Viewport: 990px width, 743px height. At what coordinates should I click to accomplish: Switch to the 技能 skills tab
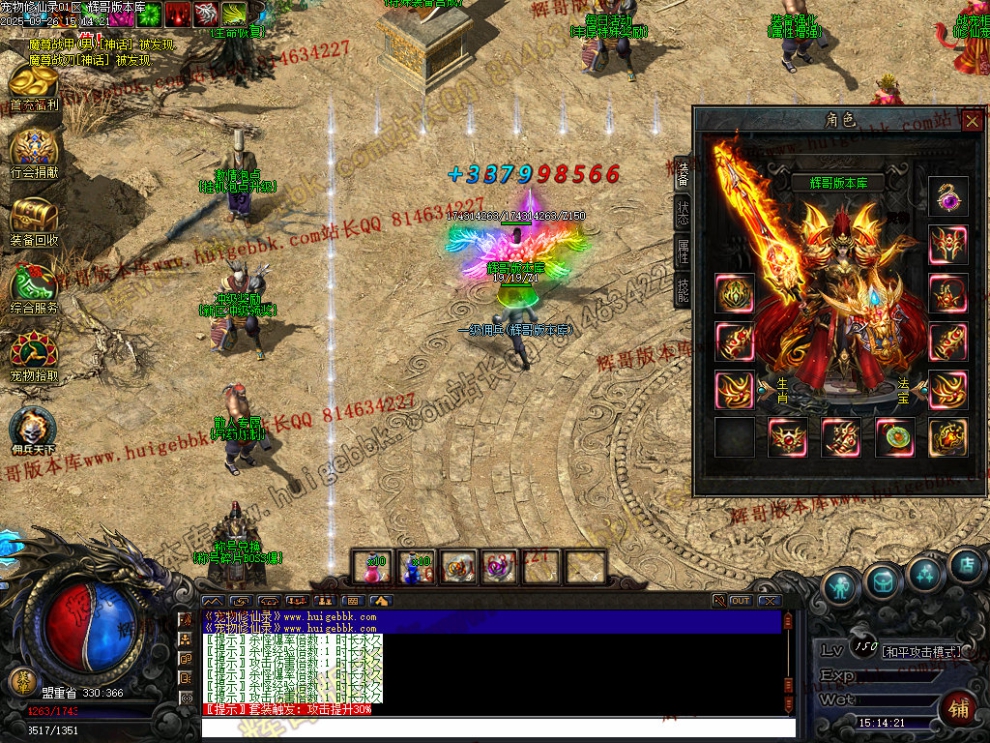682,288
